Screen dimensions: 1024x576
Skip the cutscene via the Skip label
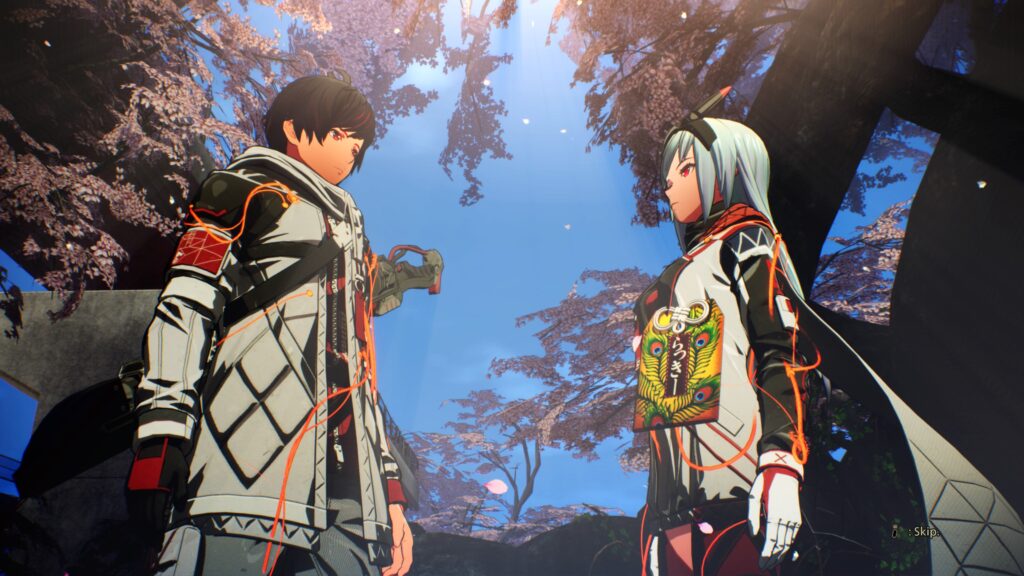[922, 531]
